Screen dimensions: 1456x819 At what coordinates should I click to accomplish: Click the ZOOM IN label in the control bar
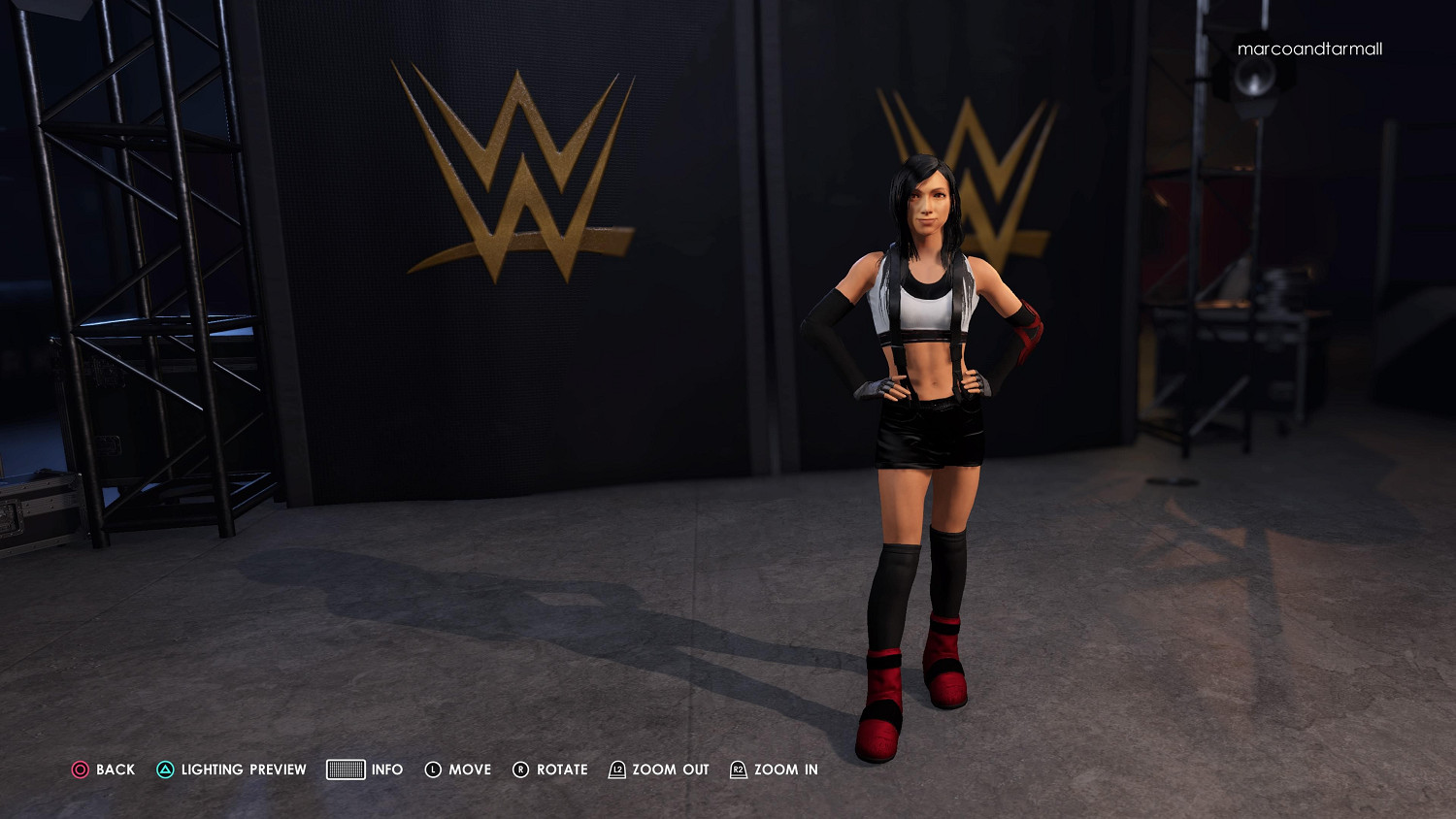point(787,770)
